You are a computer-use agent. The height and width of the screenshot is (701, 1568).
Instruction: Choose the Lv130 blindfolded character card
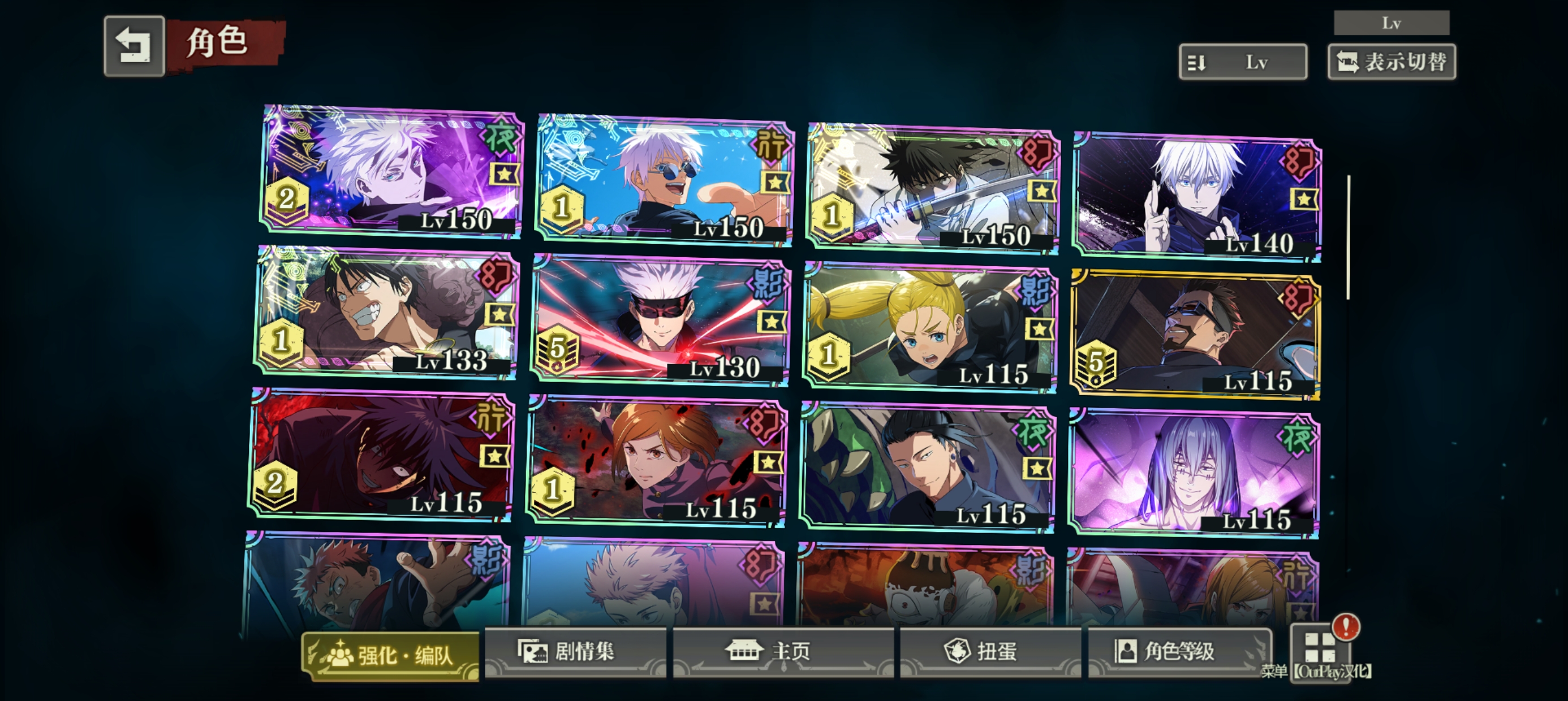tap(661, 321)
